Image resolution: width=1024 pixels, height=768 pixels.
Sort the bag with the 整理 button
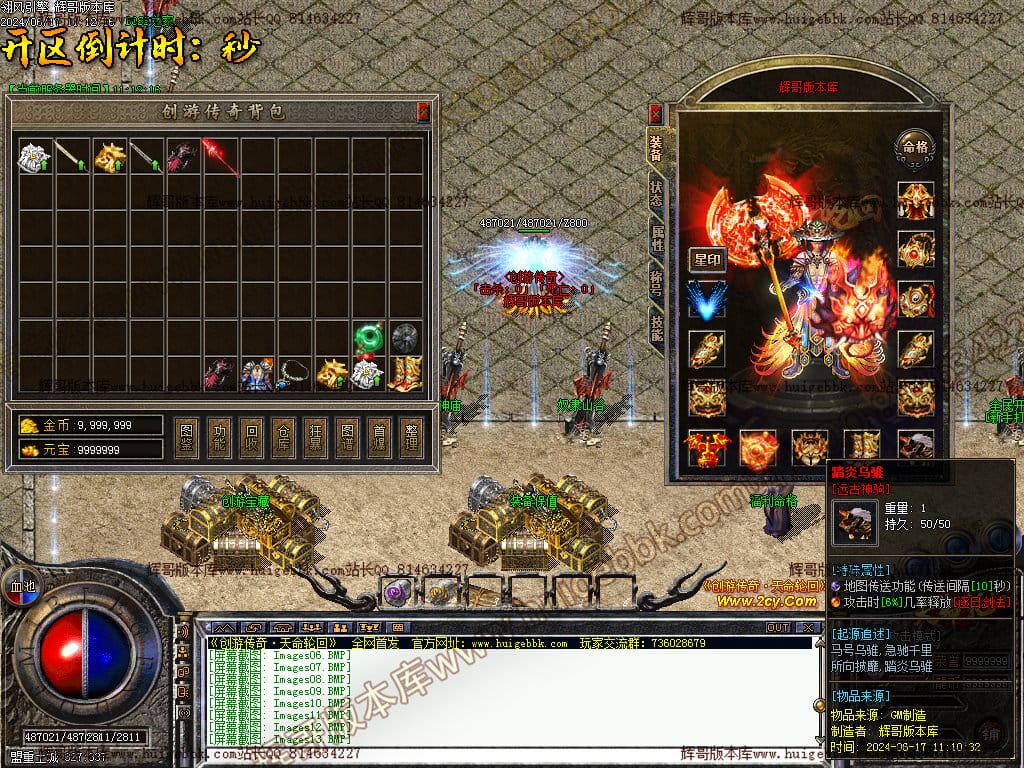[410, 437]
